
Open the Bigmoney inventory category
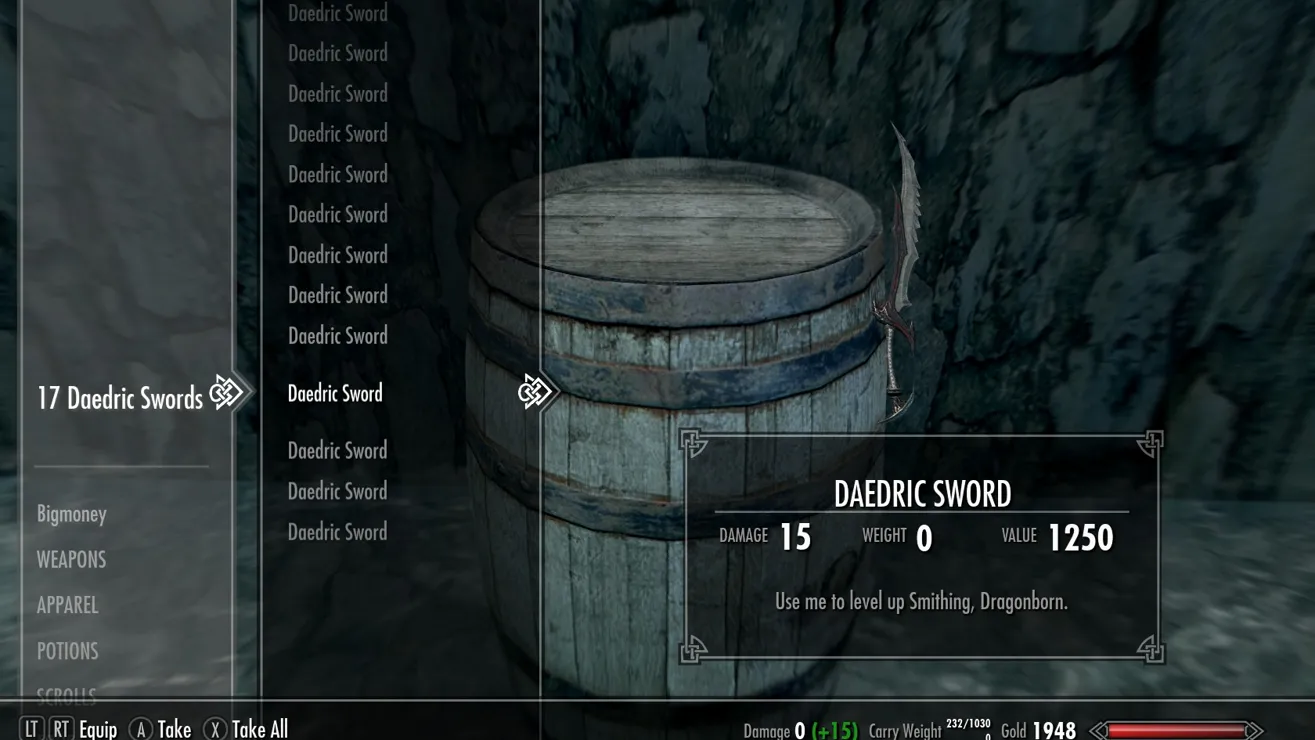point(71,514)
